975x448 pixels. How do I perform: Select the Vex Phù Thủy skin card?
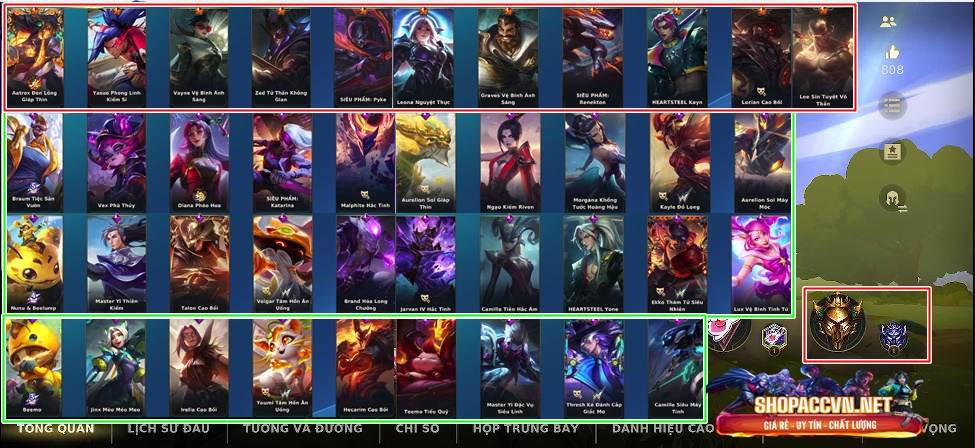(x=116, y=160)
